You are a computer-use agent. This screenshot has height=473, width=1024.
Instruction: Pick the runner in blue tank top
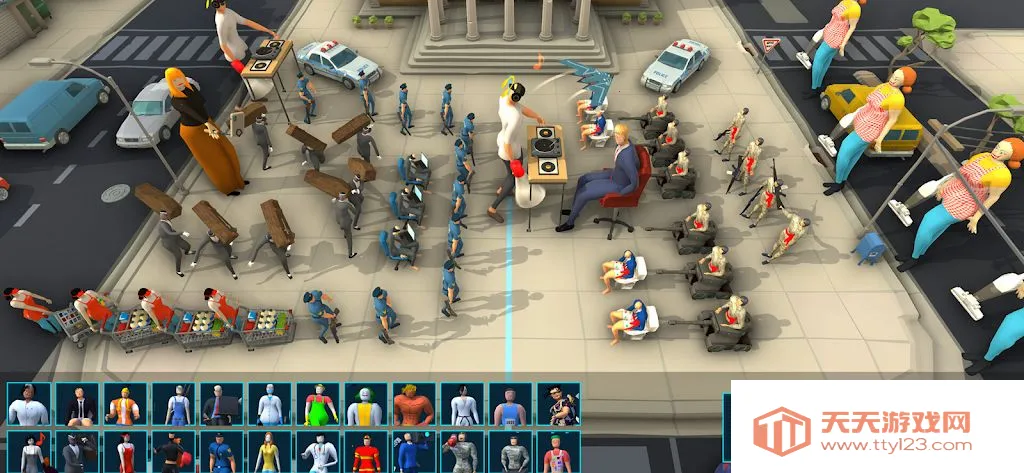point(510,405)
